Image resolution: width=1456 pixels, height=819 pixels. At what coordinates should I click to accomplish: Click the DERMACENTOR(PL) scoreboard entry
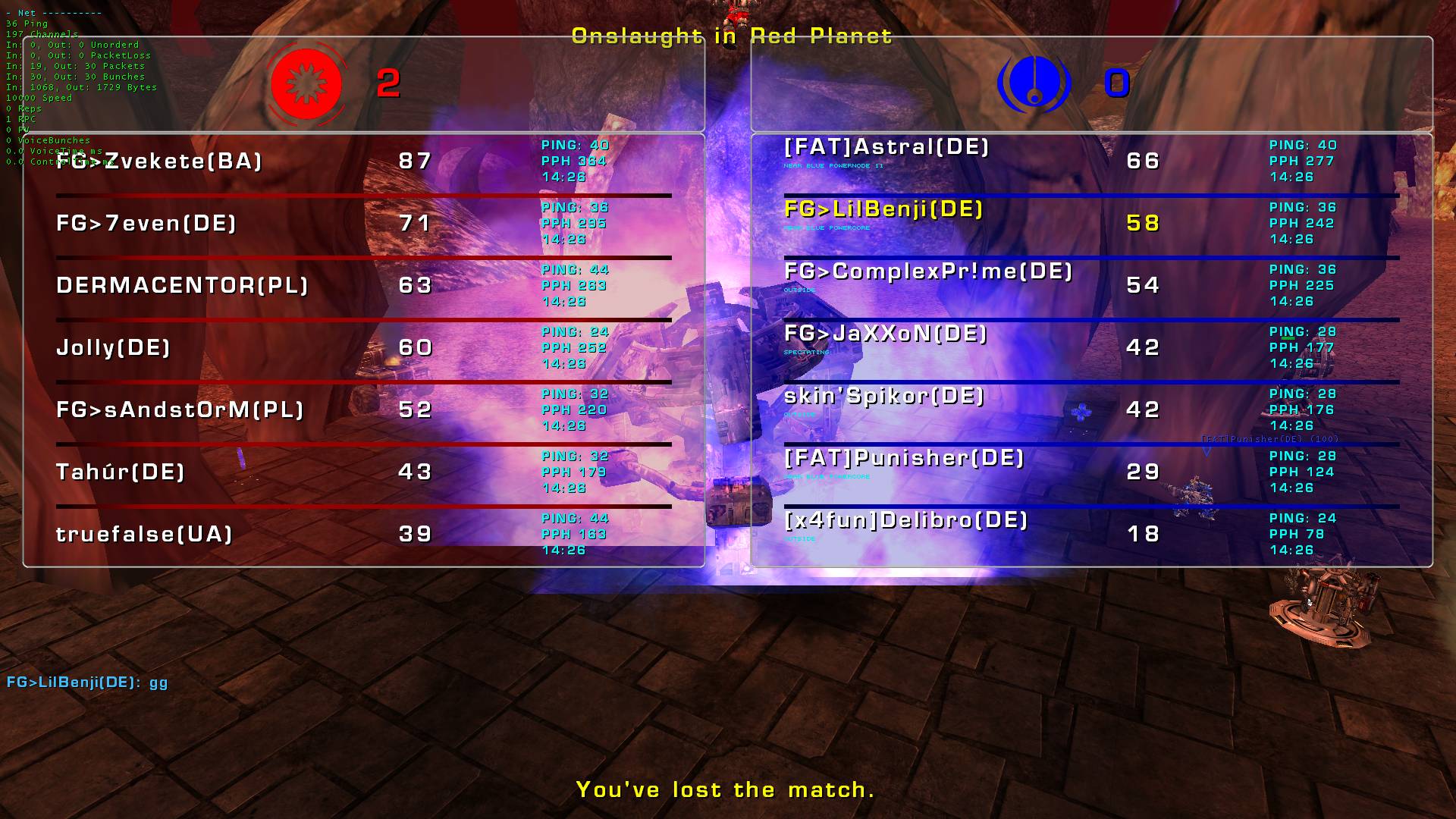coord(182,286)
